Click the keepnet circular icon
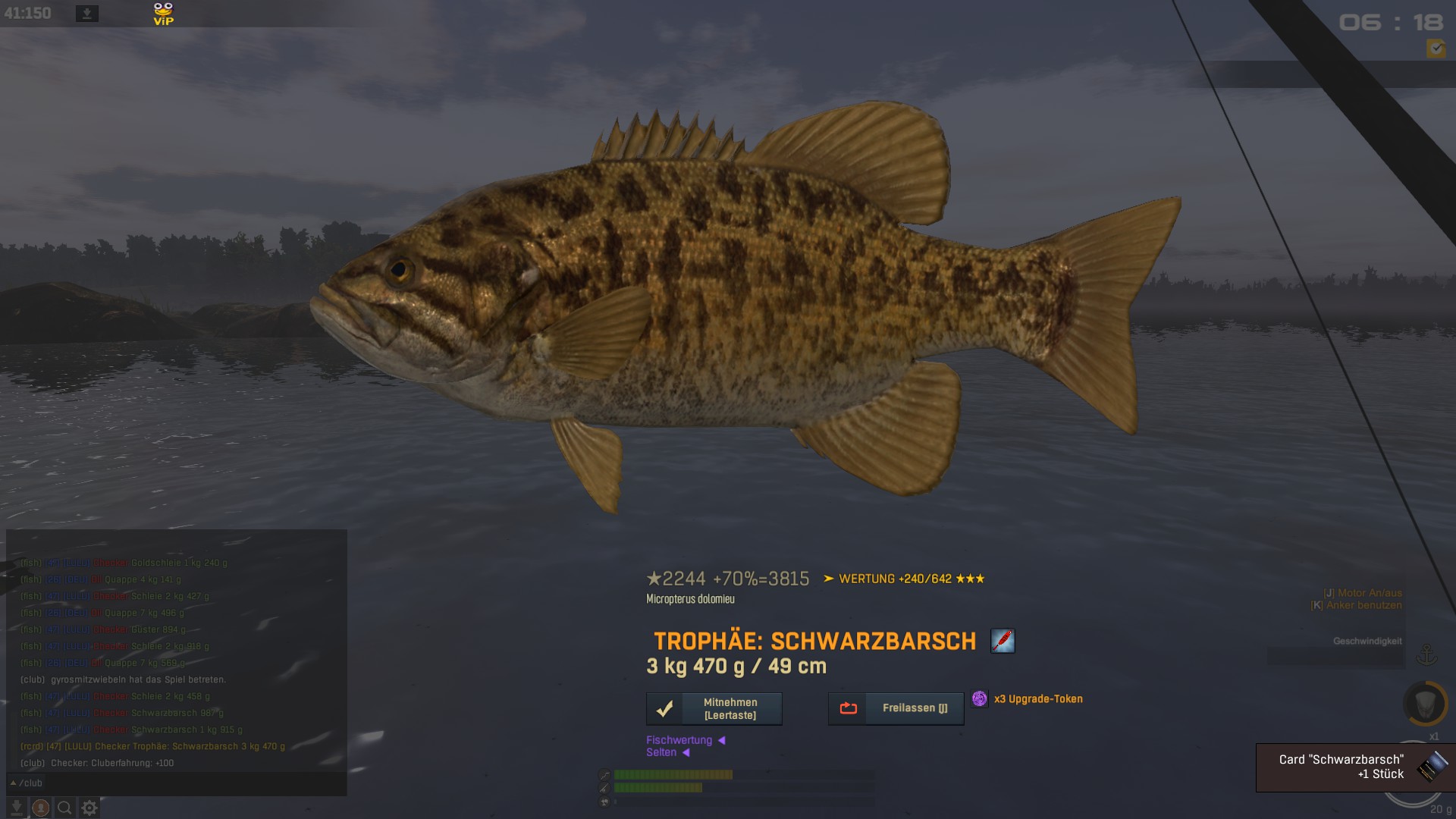The image size is (1456, 819). (x=1425, y=703)
